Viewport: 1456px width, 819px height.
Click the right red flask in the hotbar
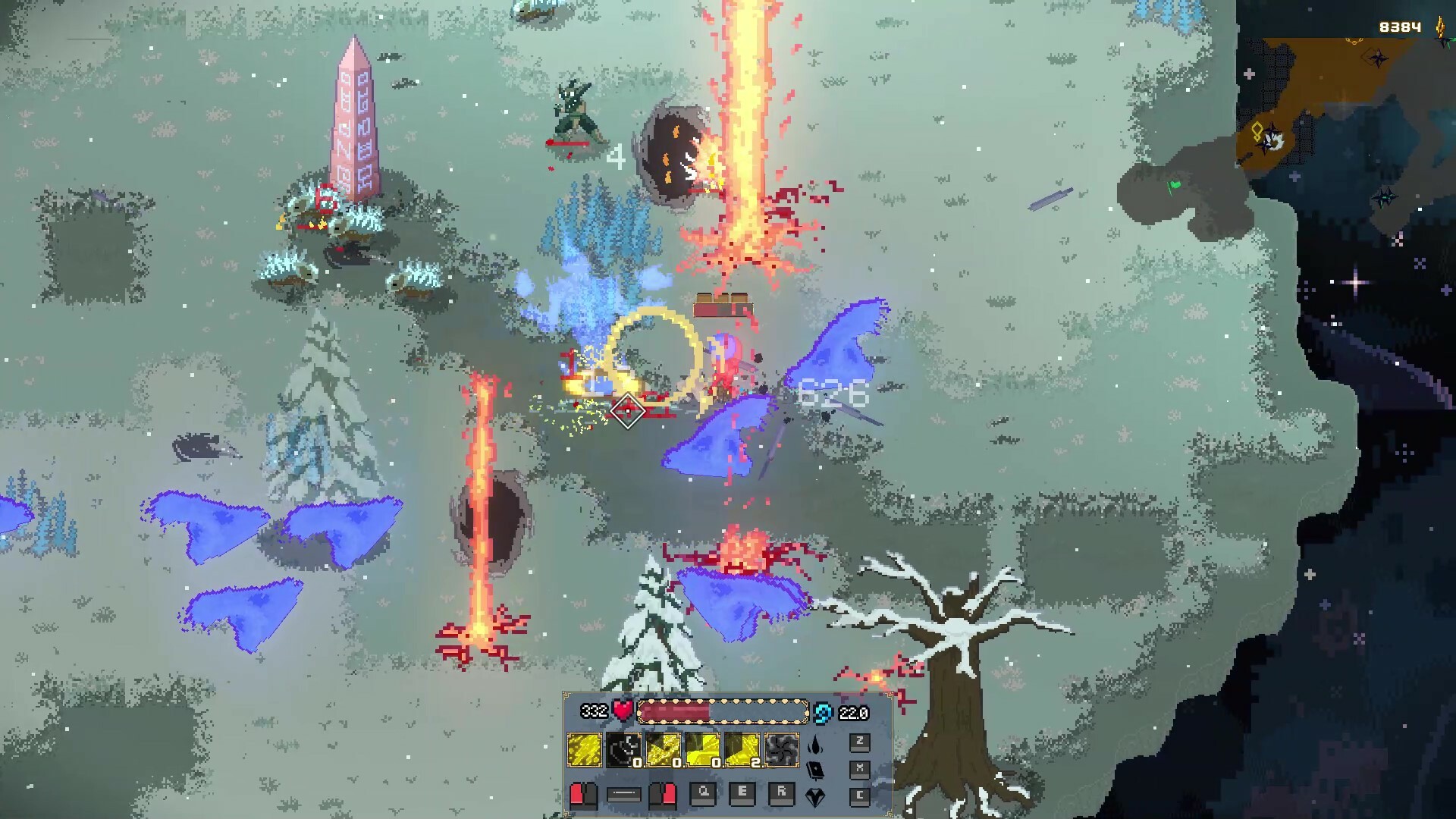coord(664,796)
